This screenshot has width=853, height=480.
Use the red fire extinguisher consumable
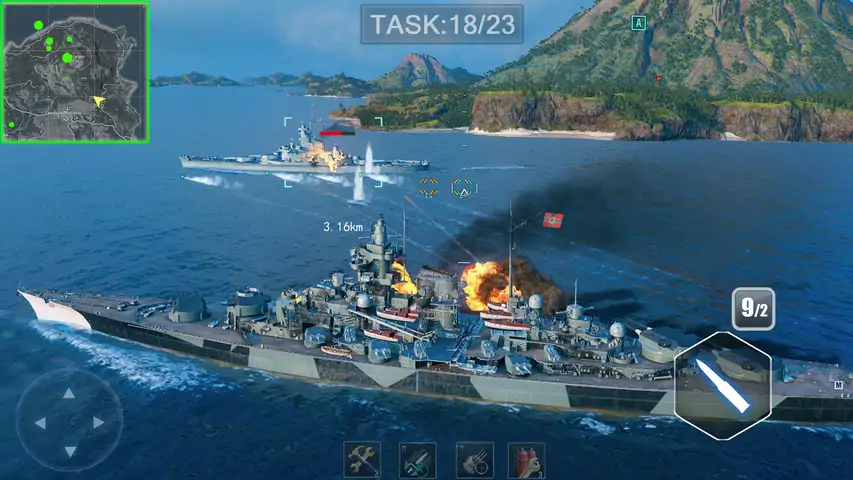[x=526, y=460]
